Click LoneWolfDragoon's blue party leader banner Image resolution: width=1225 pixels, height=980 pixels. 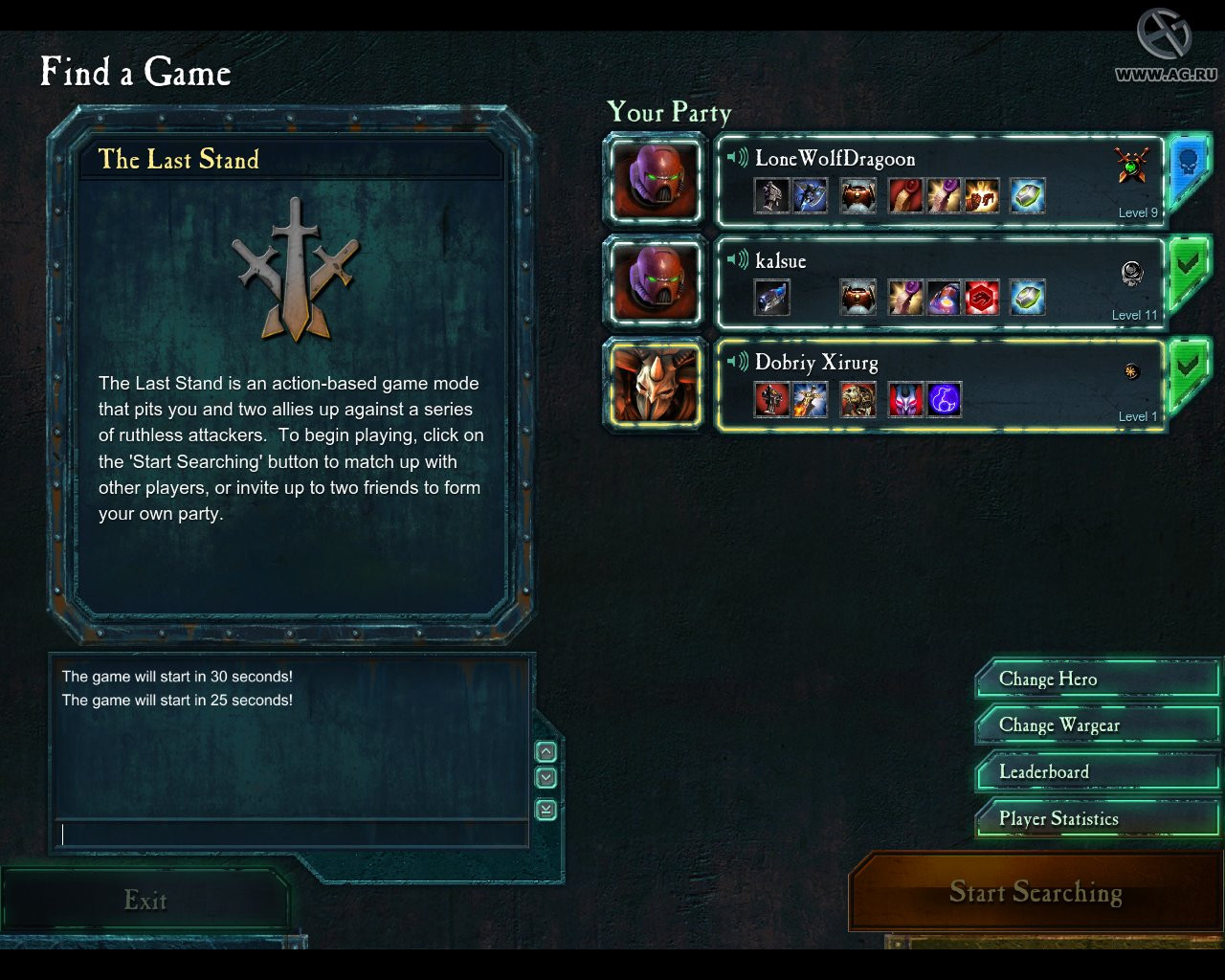click(1188, 165)
